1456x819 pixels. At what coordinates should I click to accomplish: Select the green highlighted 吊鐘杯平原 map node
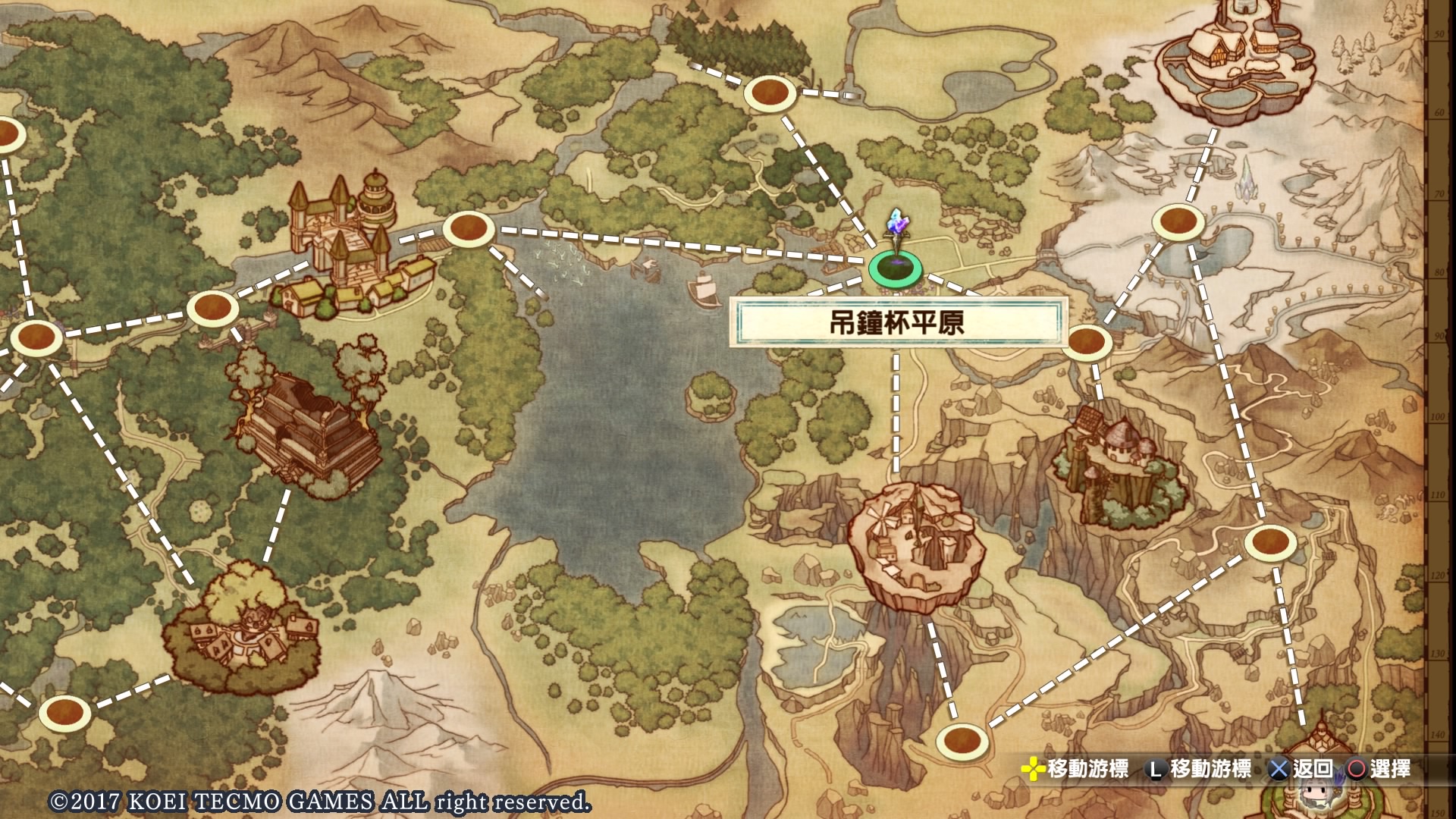896,268
